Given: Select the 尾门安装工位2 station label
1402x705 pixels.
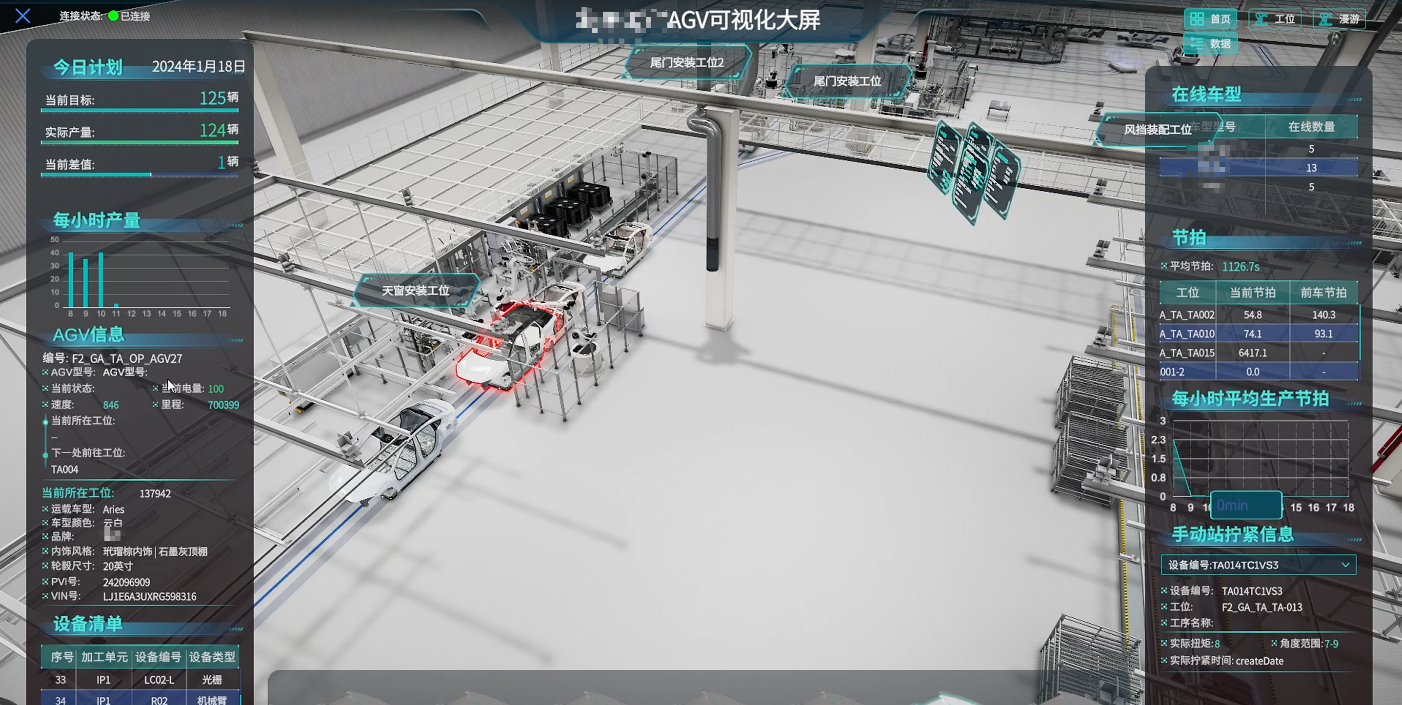Looking at the screenshot, I should coord(687,62).
